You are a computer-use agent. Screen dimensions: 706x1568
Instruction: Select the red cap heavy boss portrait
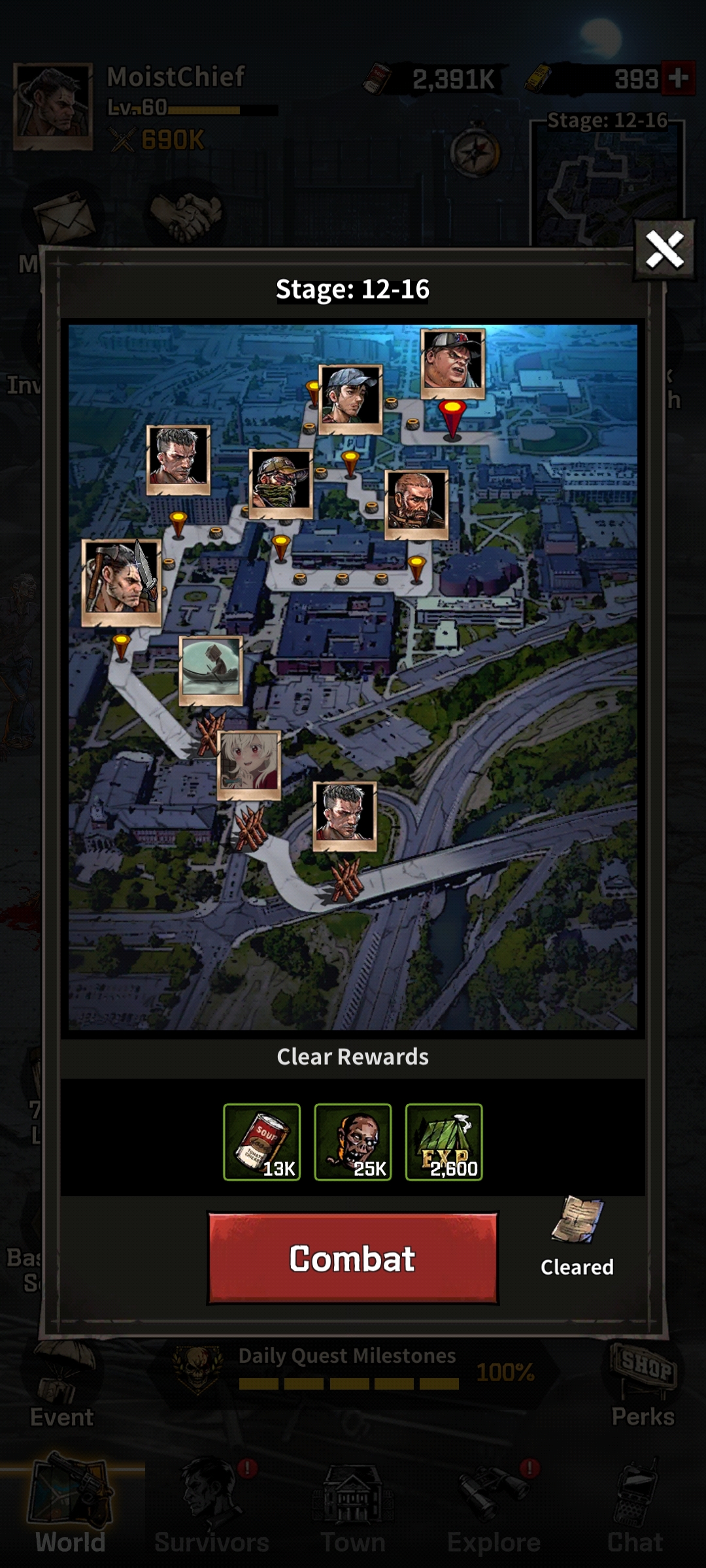pos(453,363)
